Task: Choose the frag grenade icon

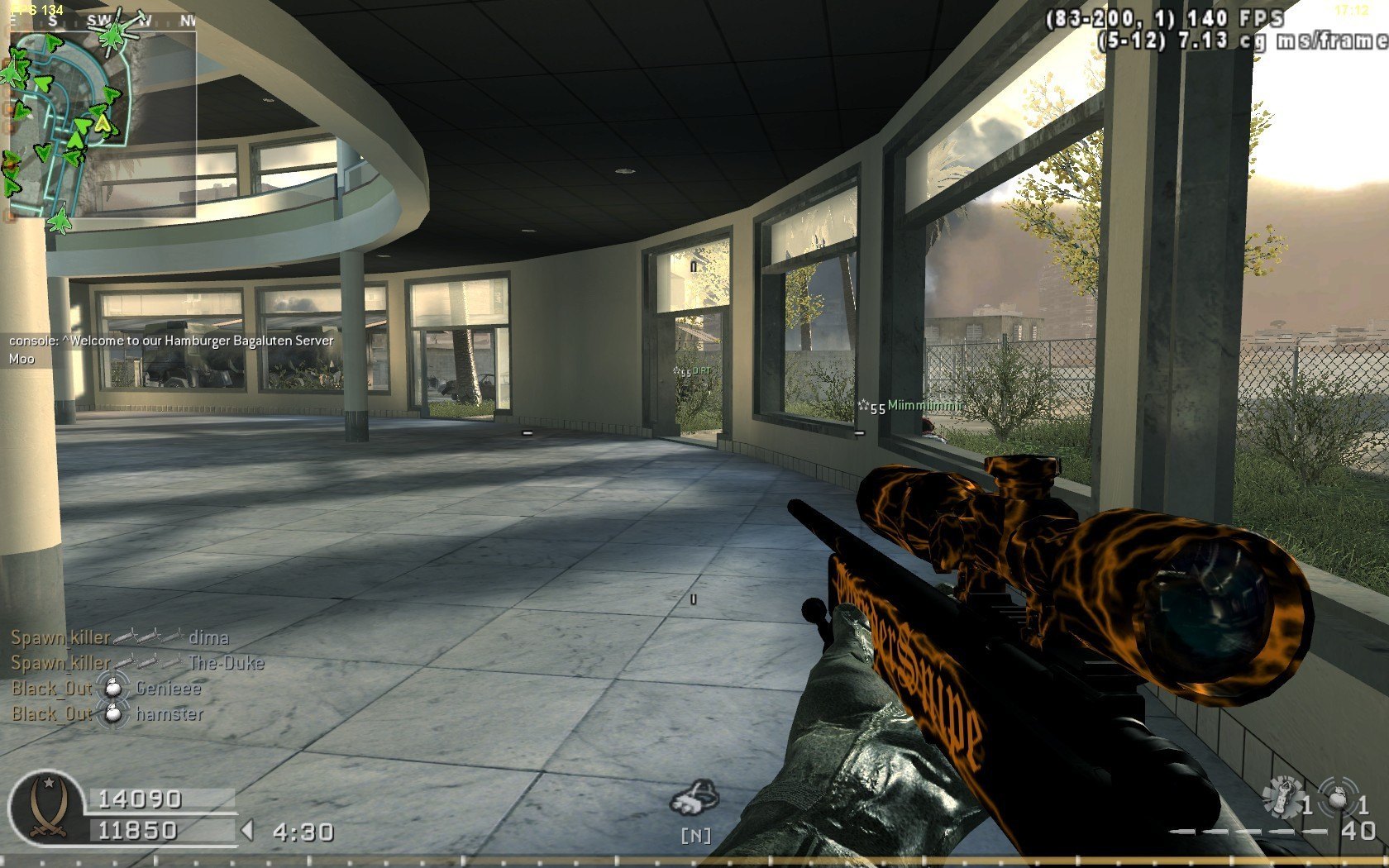Action: tap(1337, 798)
